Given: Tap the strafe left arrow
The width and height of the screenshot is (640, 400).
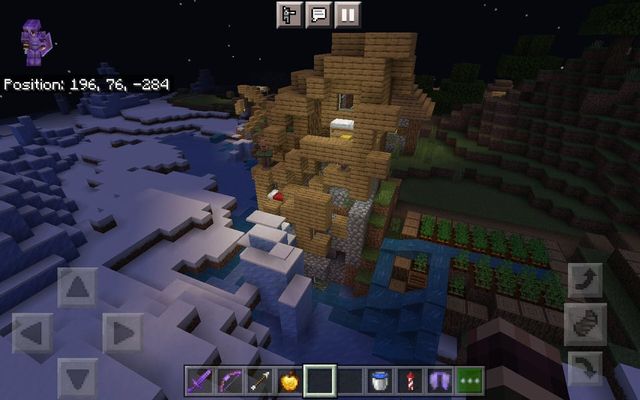Looking at the screenshot, I should (34, 333).
